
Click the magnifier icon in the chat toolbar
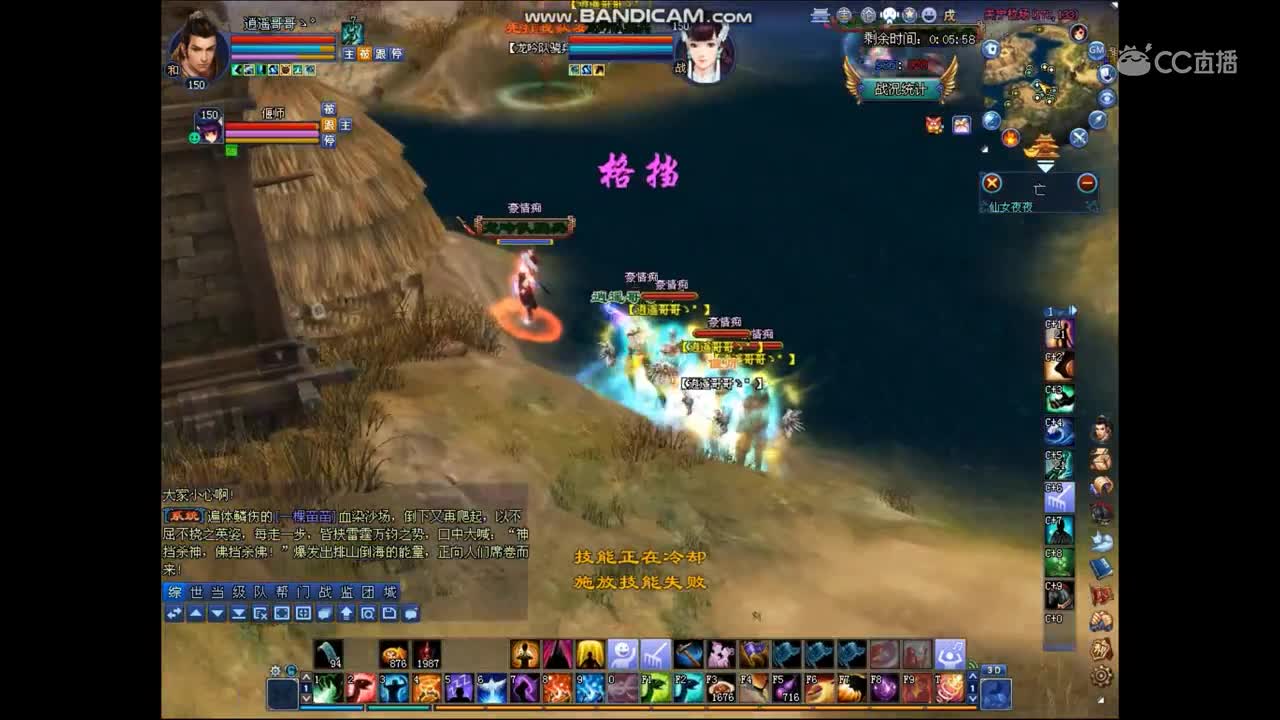[369, 615]
